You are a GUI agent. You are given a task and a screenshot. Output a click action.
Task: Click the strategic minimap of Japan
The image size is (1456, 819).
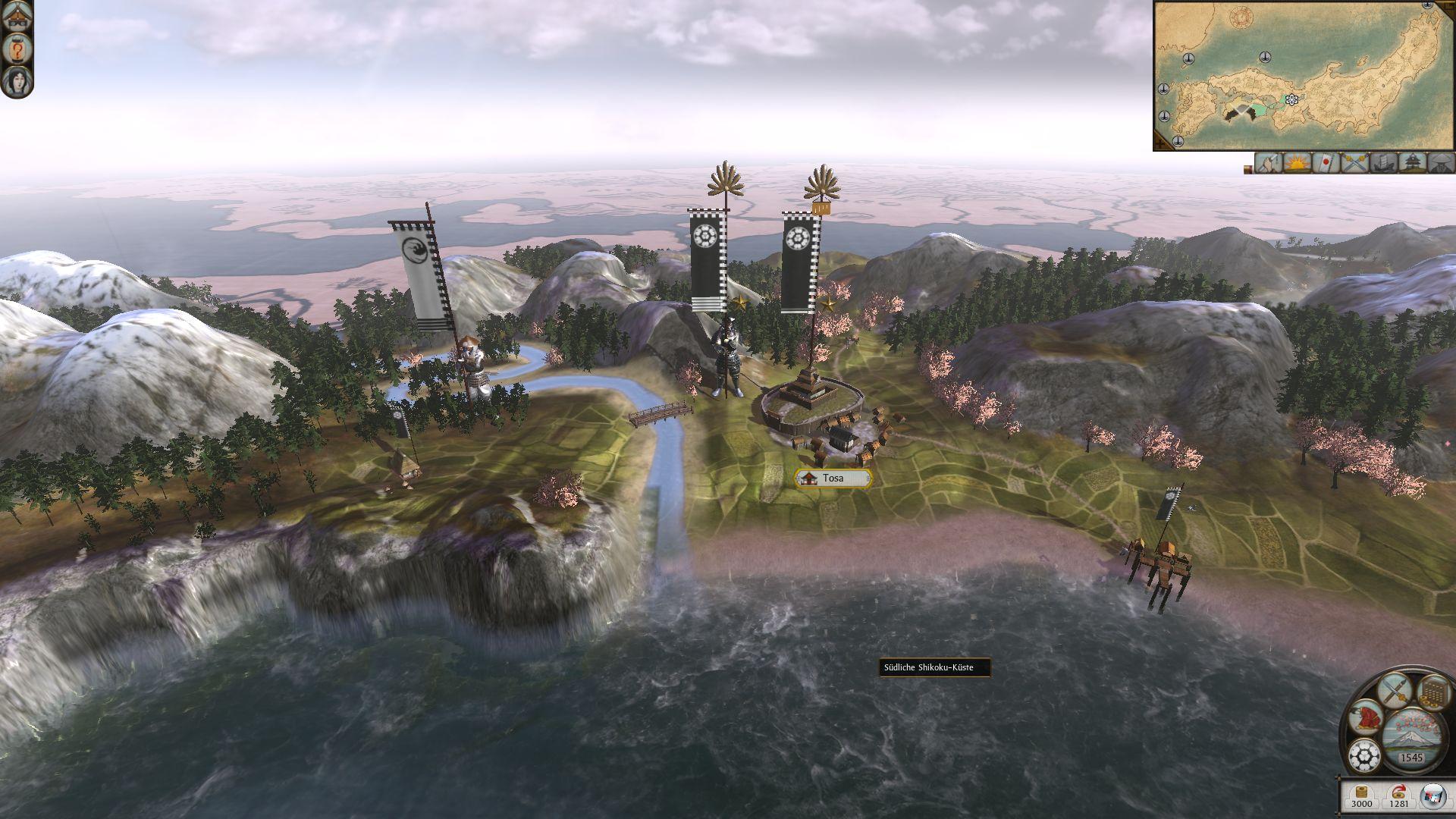coord(1303,76)
